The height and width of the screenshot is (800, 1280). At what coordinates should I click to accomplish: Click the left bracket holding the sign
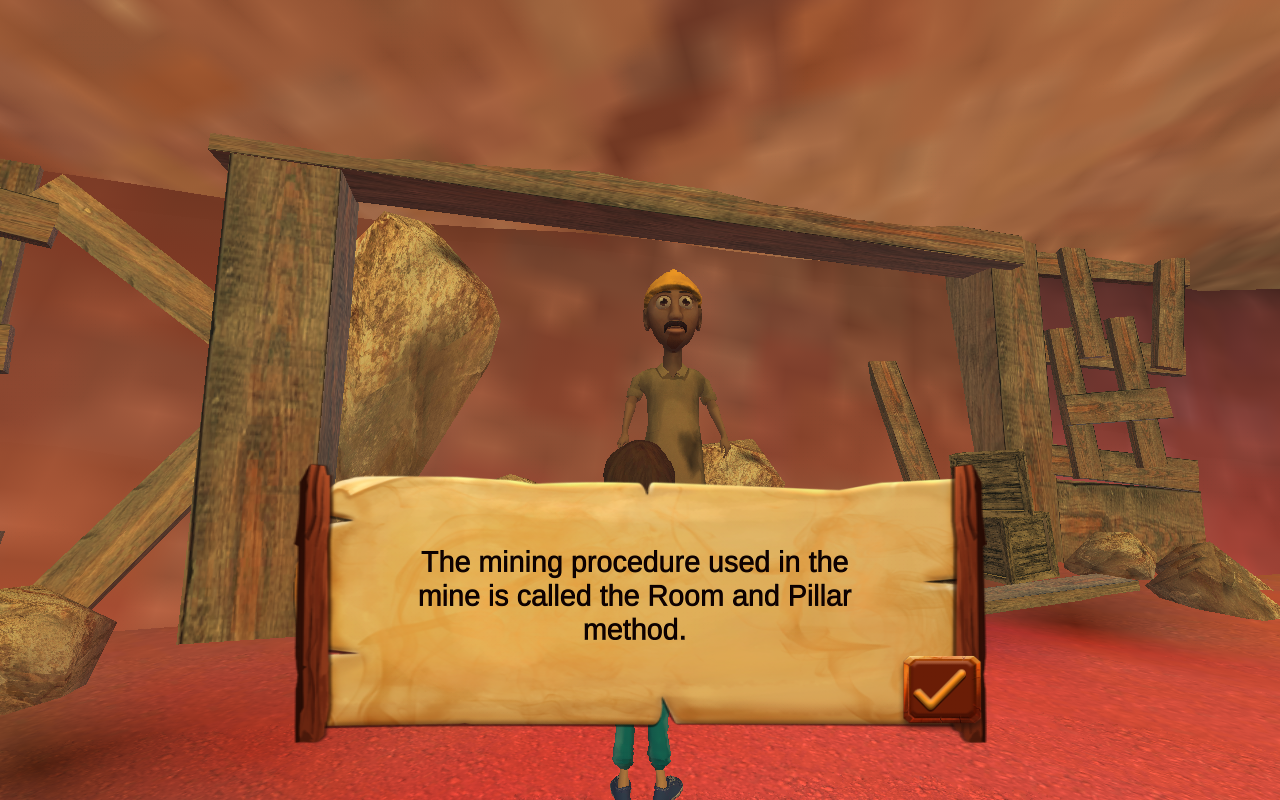click(312, 600)
